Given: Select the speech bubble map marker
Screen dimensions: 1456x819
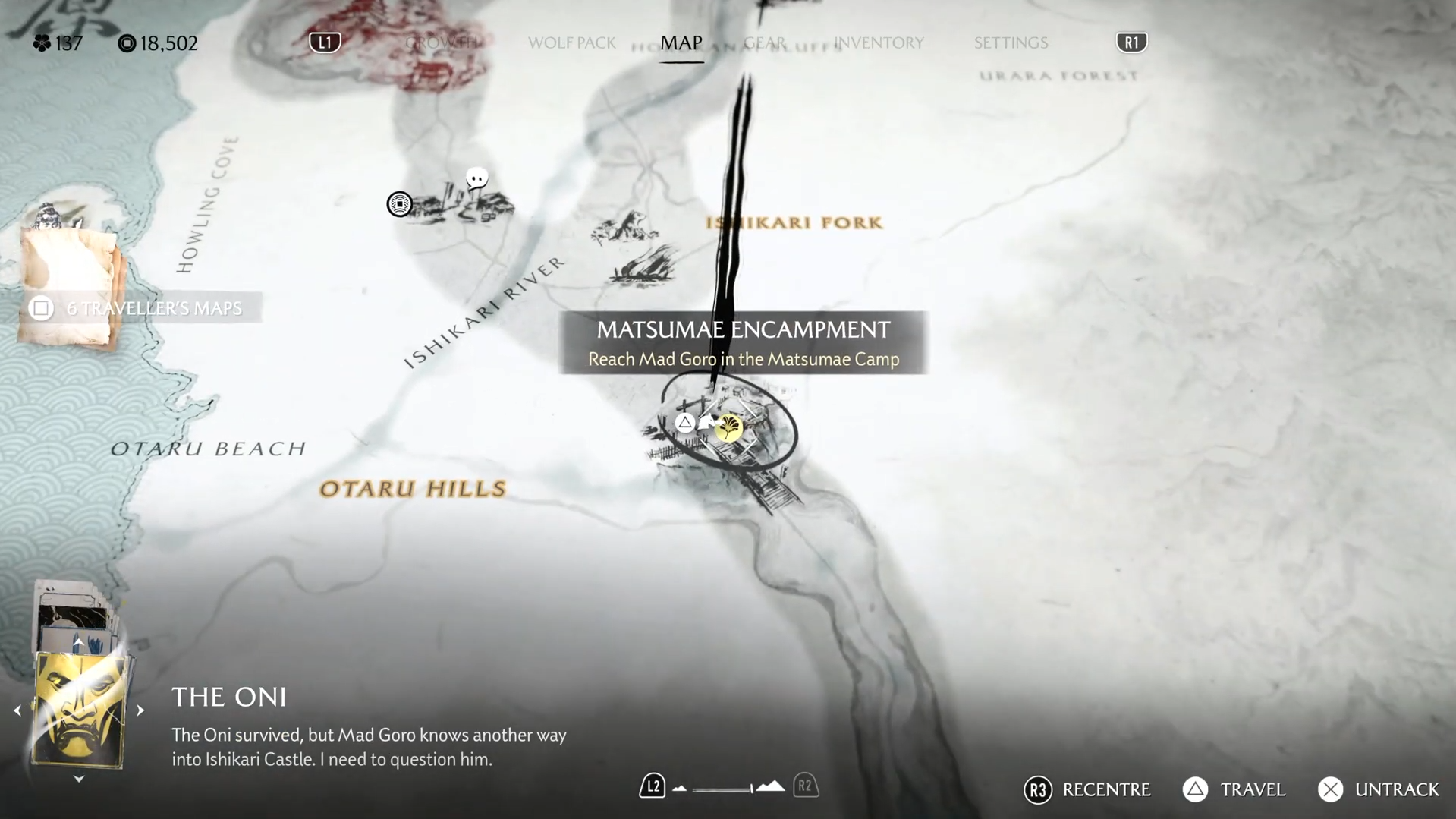Looking at the screenshot, I should [476, 179].
